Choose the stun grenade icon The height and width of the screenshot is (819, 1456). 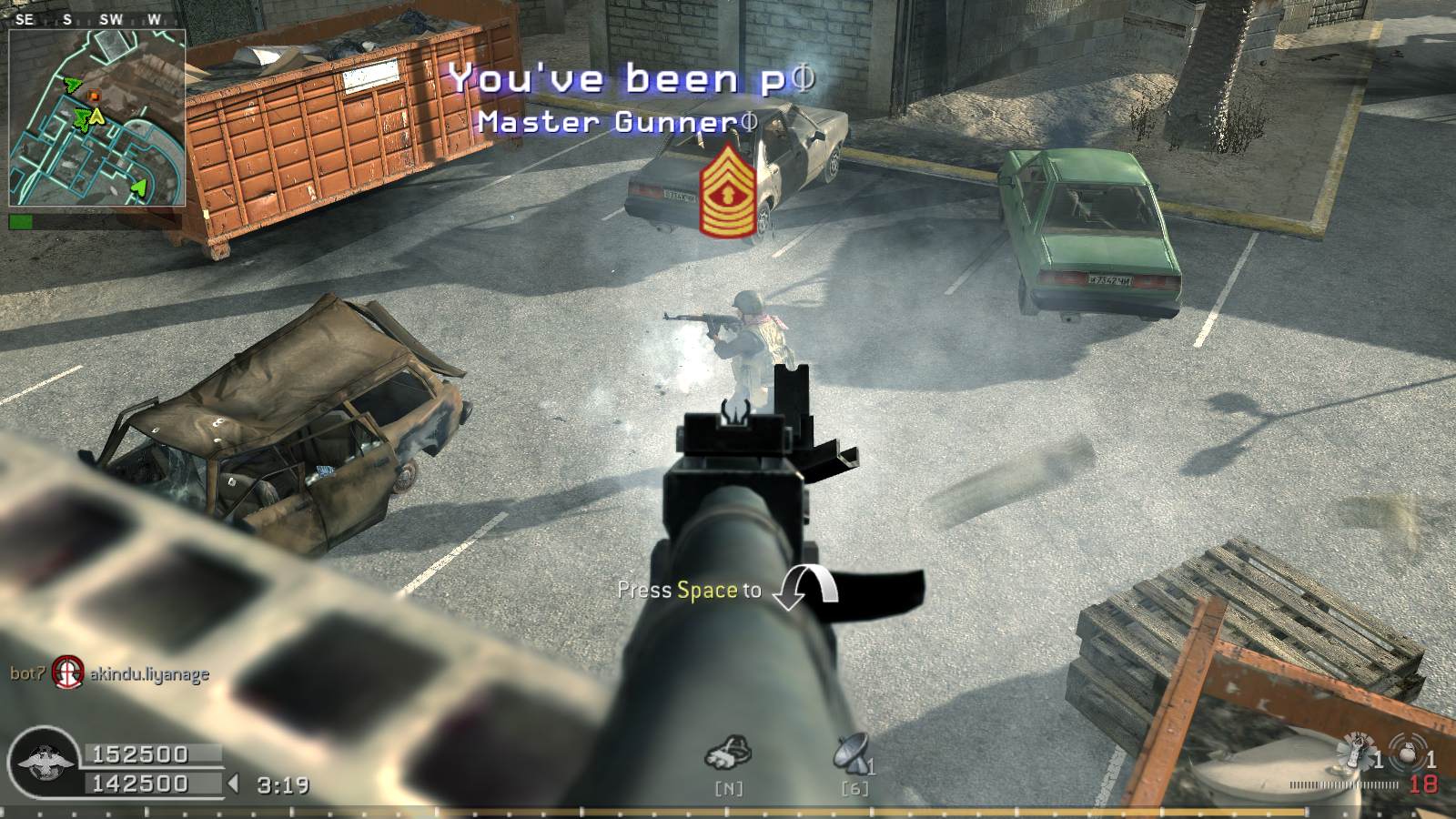1356,752
